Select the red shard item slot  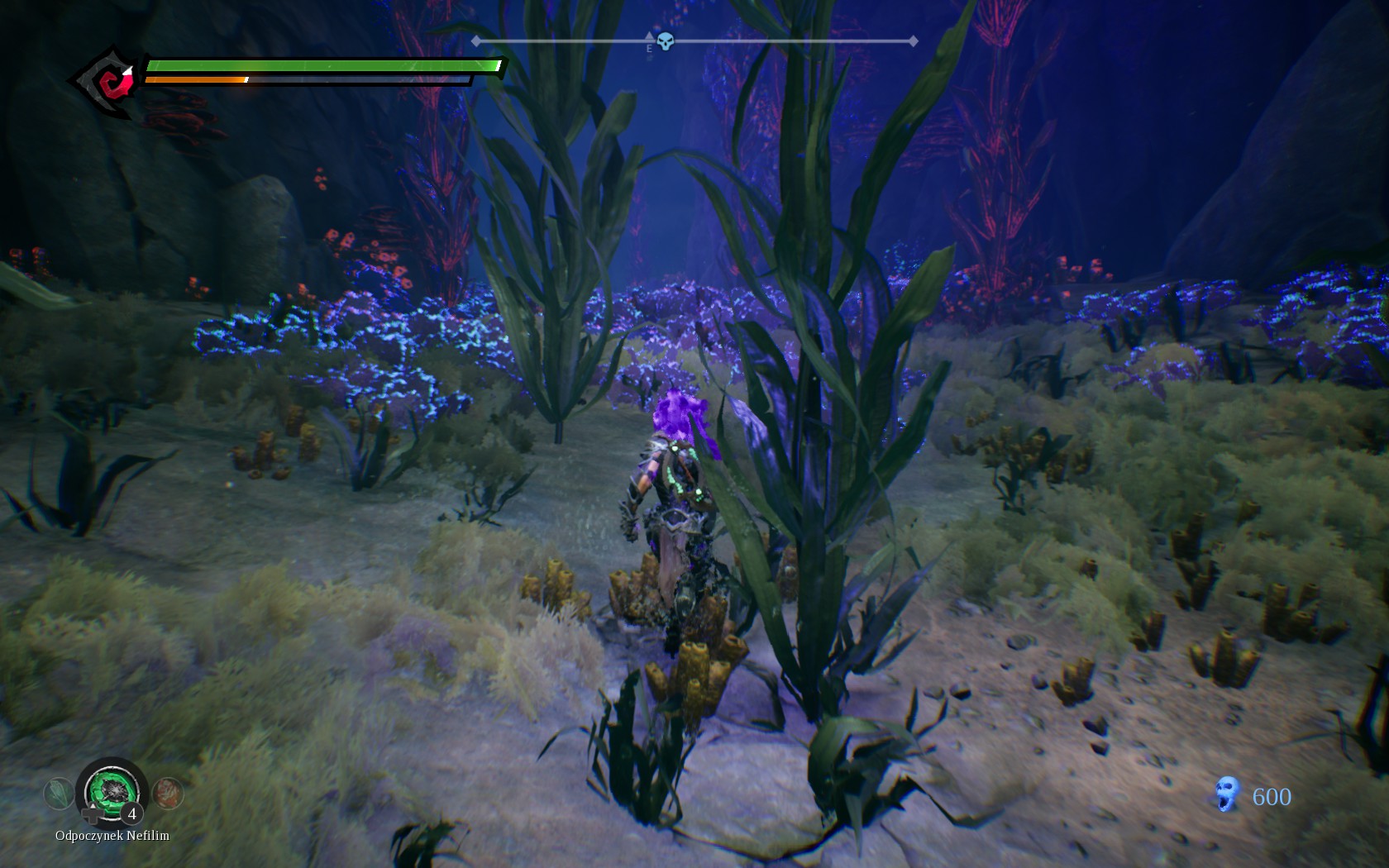[168, 794]
